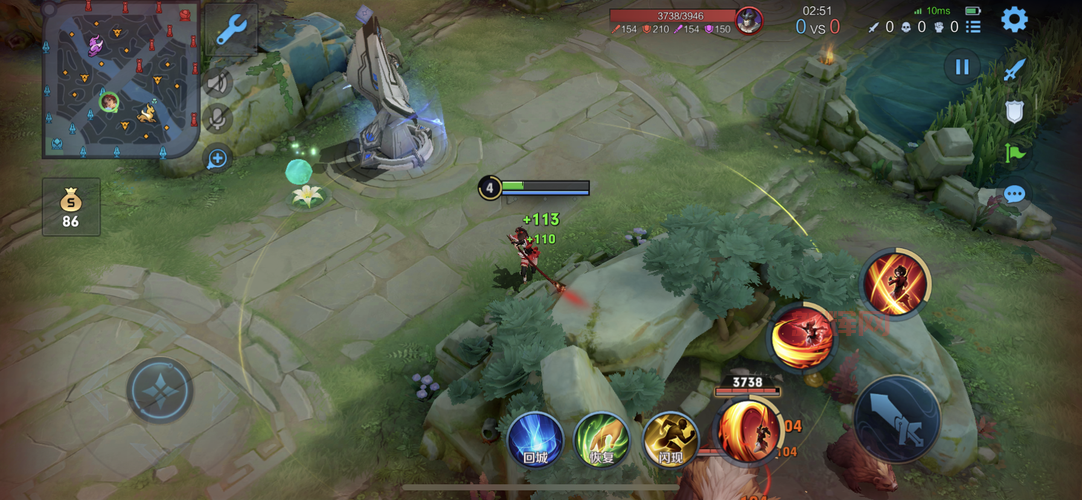Viewport: 1082px width, 500px height.
Task: Tap the blue wrench icon
Action: 232,31
